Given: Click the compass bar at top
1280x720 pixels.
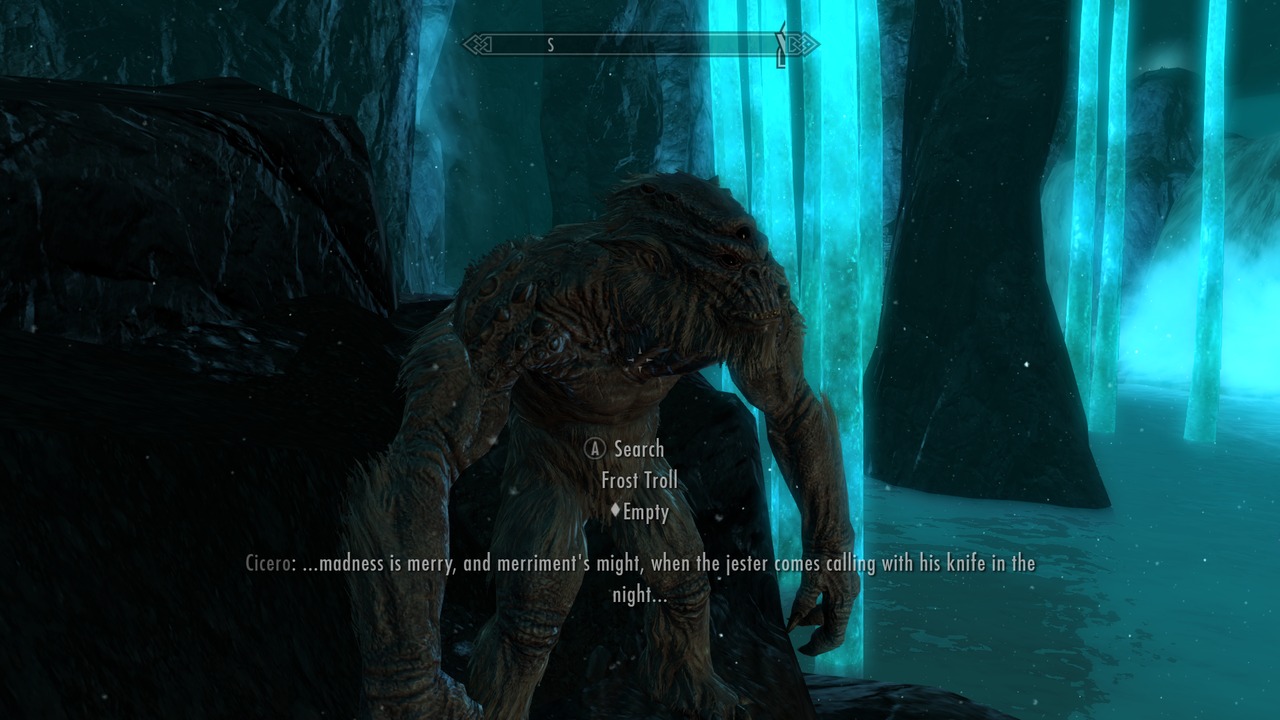Looking at the screenshot, I should coord(640,45).
